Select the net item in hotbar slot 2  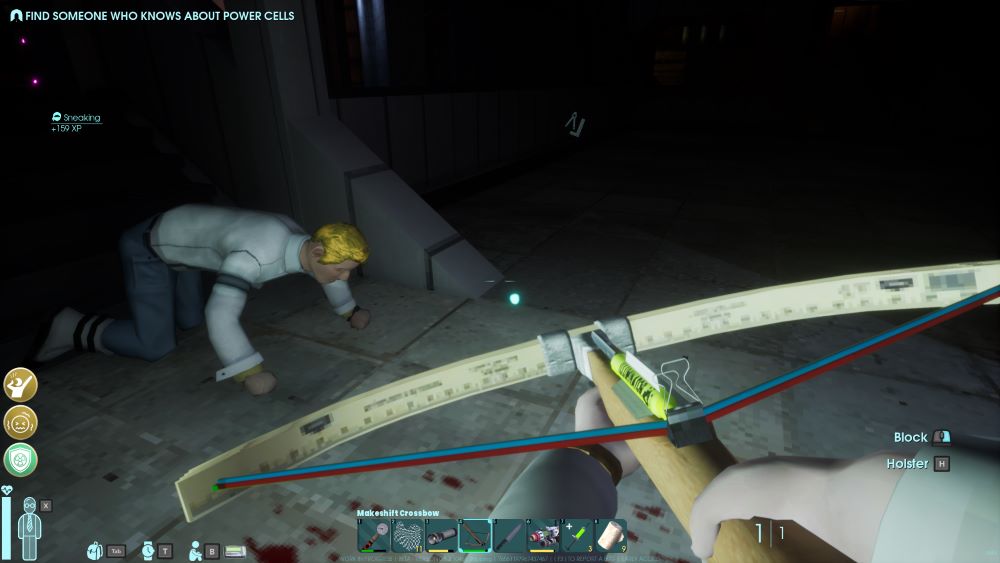click(x=407, y=535)
